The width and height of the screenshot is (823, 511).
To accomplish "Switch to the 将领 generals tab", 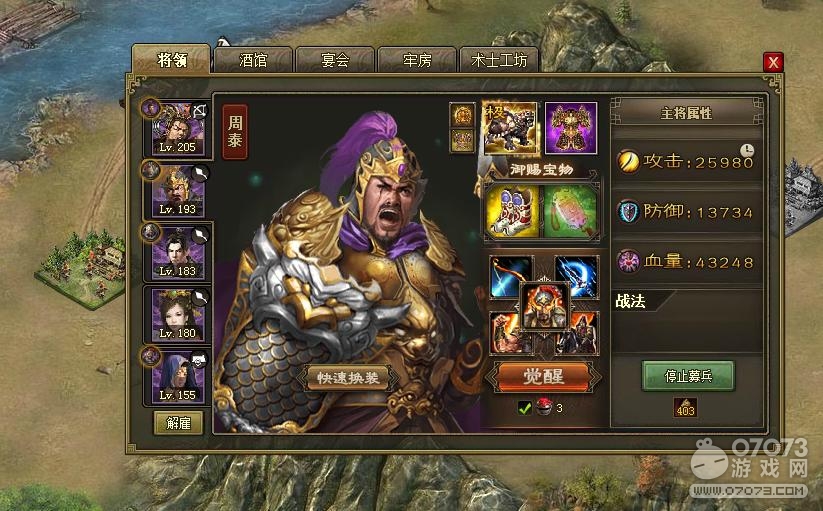I will (x=171, y=60).
